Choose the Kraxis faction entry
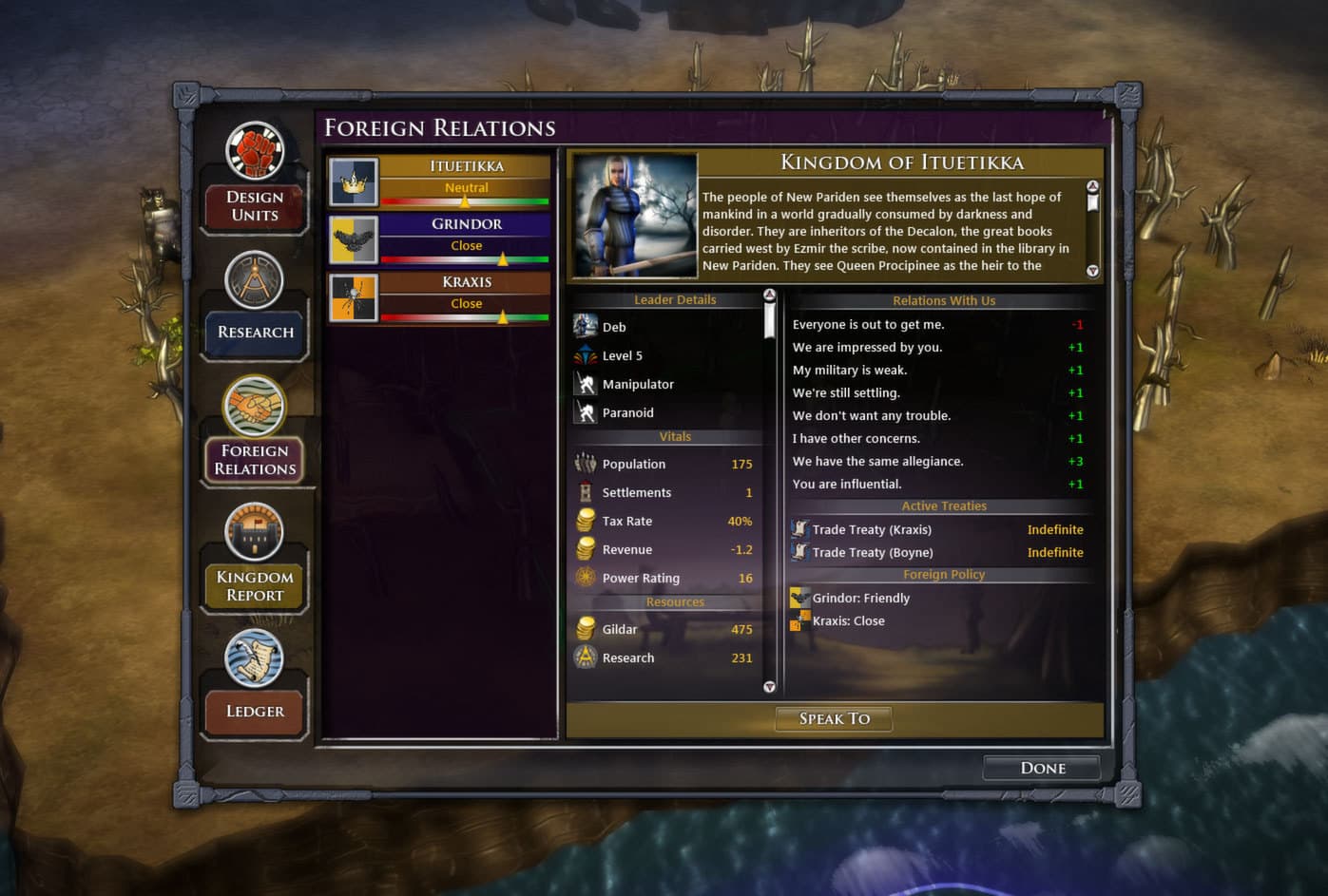This screenshot has width=1328, height=896. coord(439,297)
